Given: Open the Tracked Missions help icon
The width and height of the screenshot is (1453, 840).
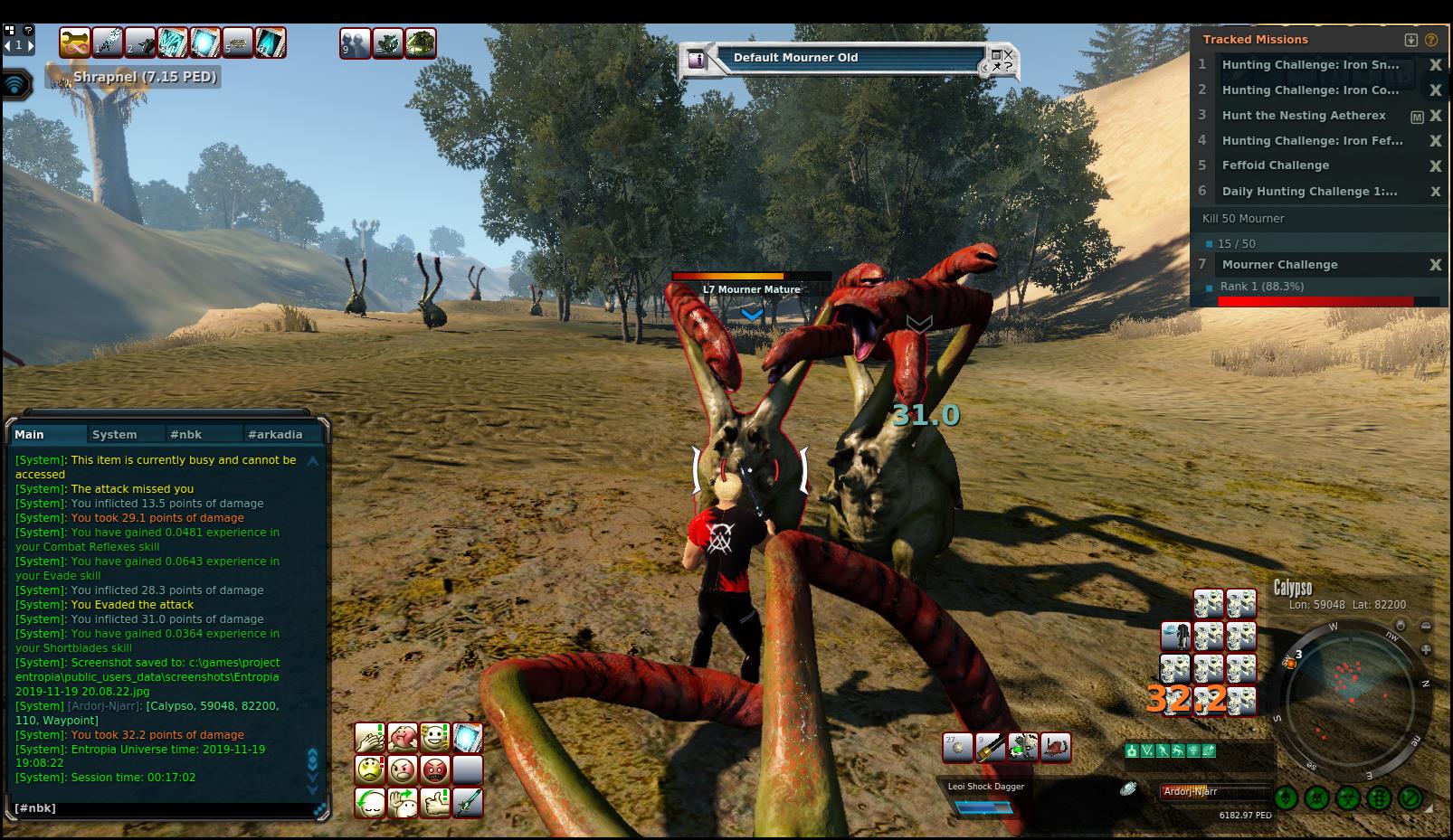Looking at the screenshot, I should (1430, 40).
